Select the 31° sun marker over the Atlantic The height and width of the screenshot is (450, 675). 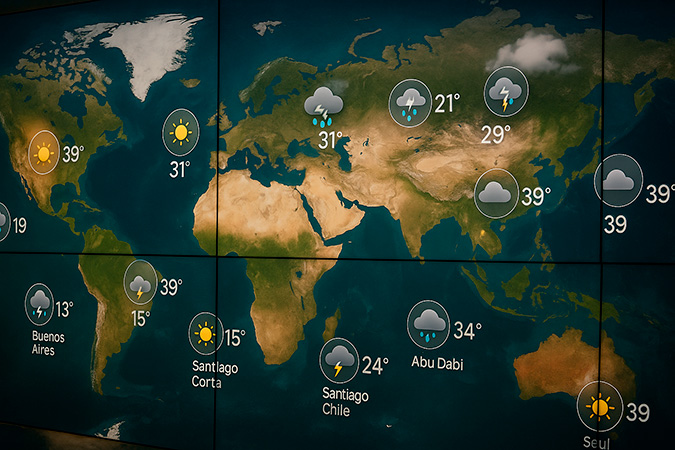(181, 132)
